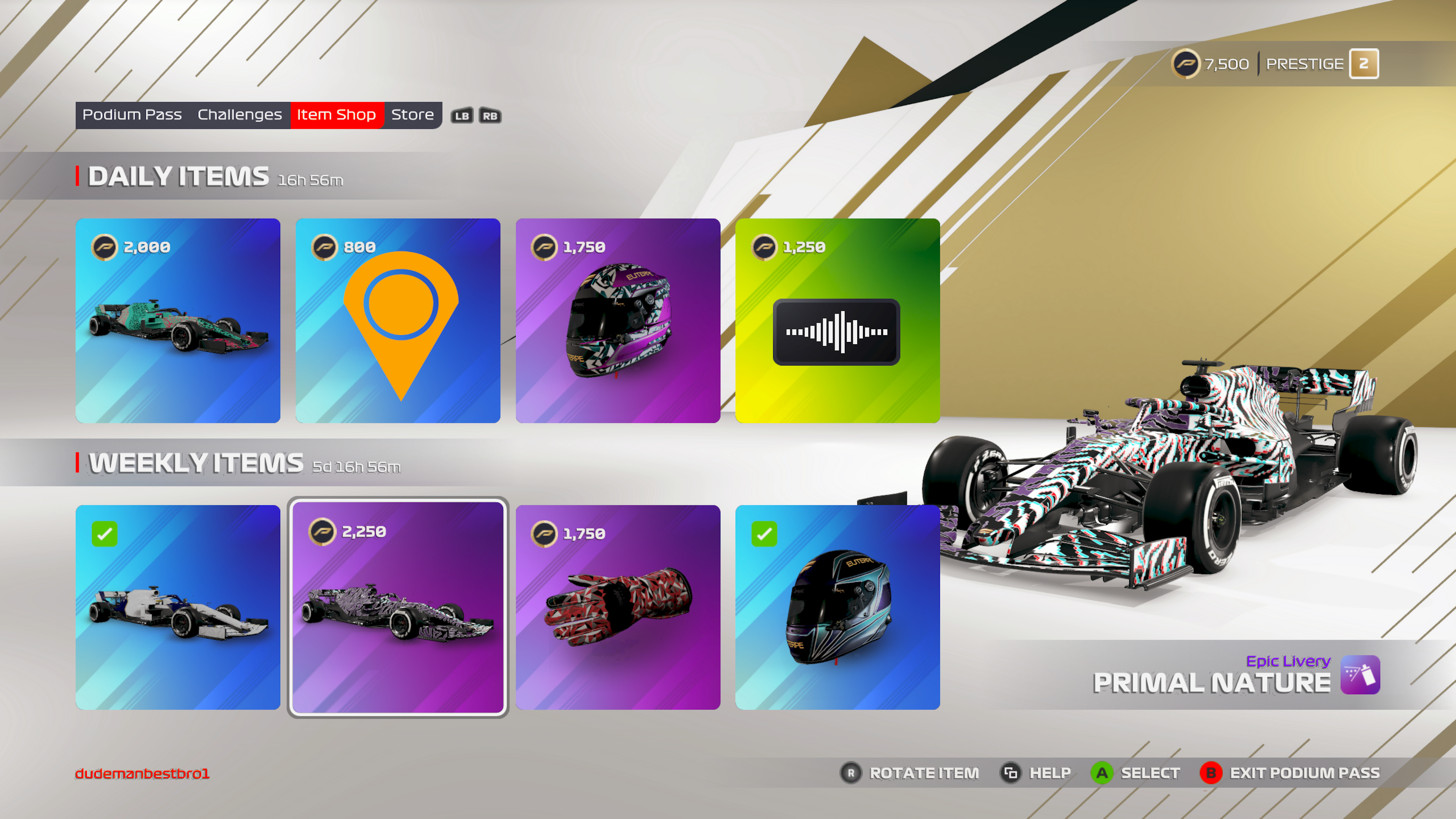1456x819 pixels.
Task: Select the 1,250 audio waveform item
Action: point(837,320)
